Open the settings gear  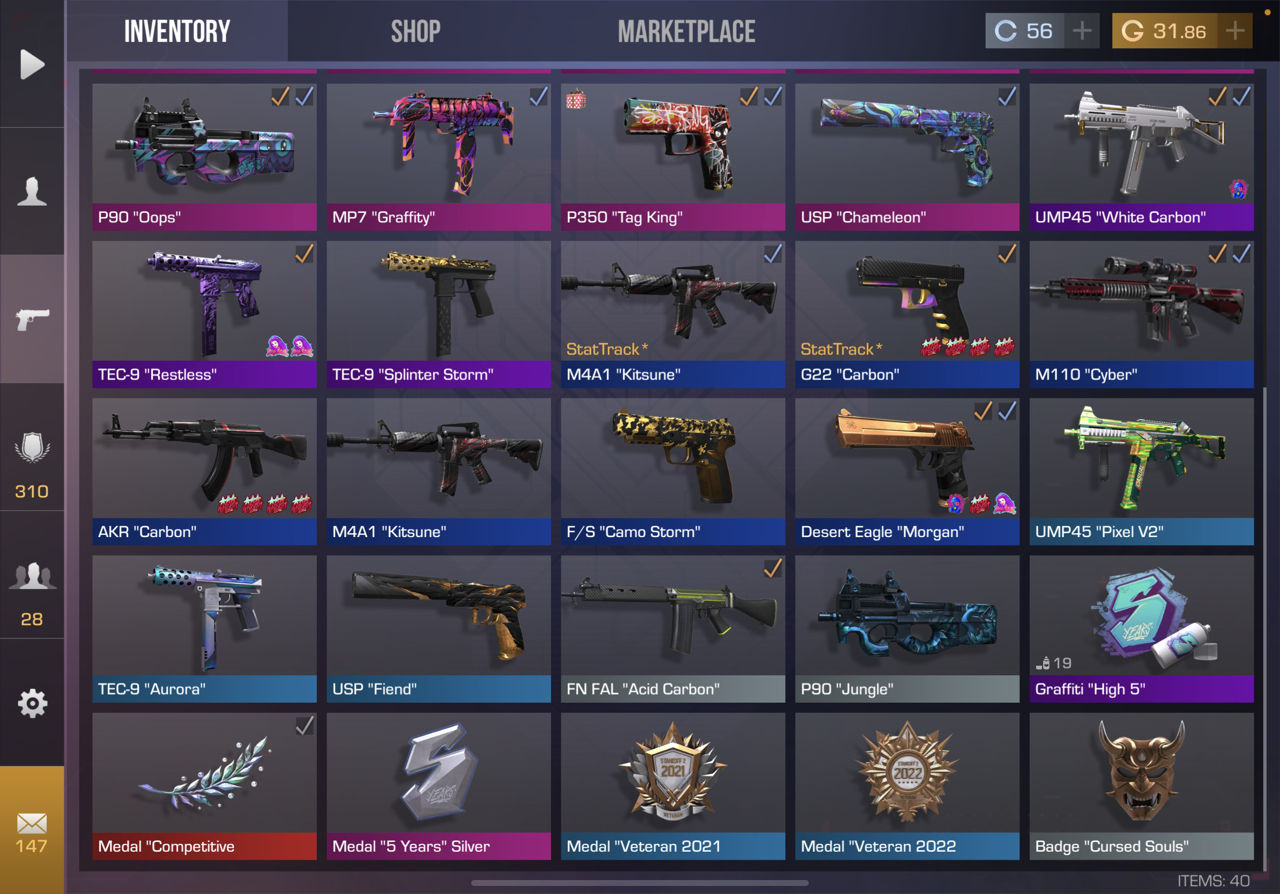32,703
